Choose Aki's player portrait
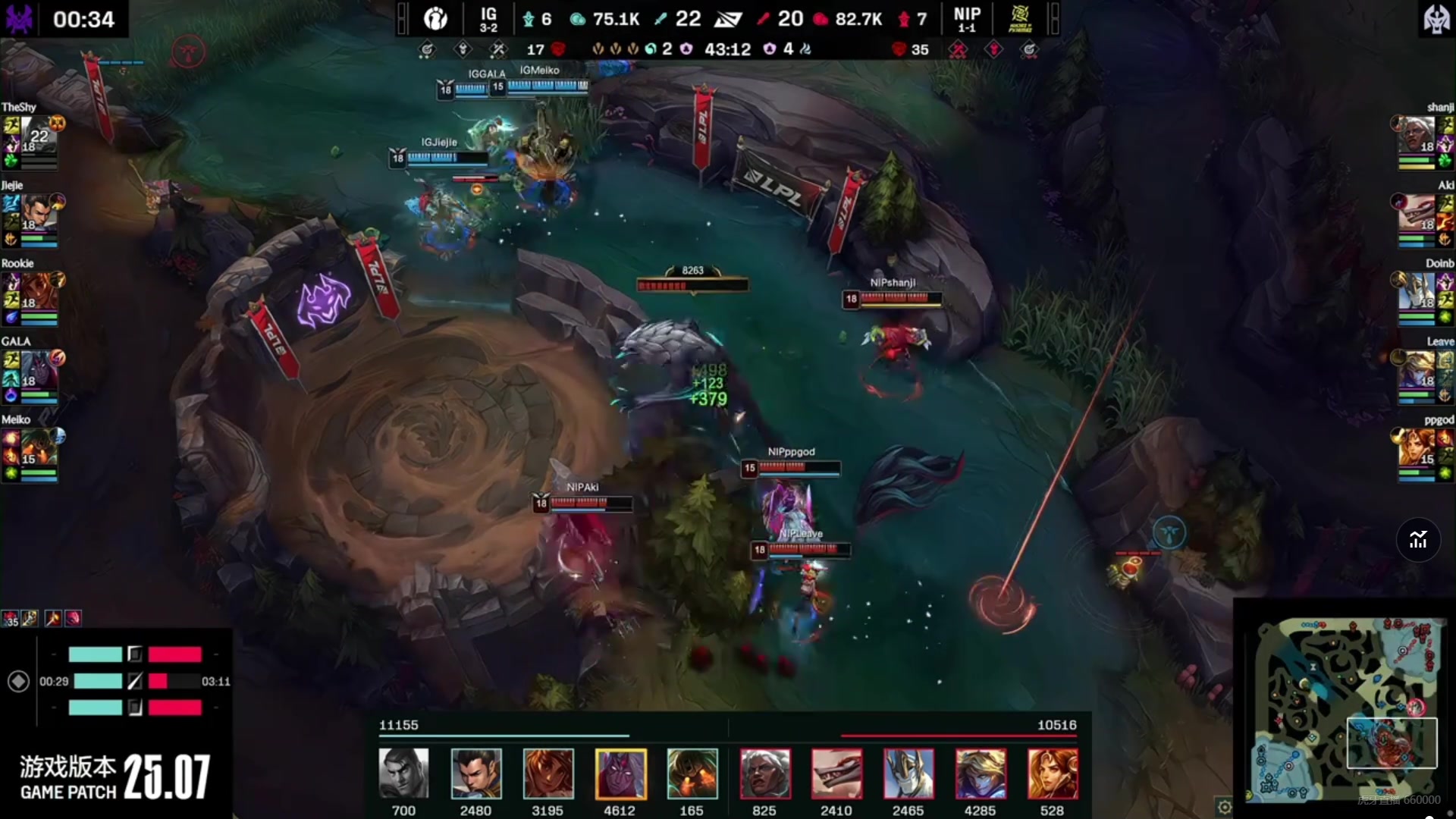 tap(1417, 214)
